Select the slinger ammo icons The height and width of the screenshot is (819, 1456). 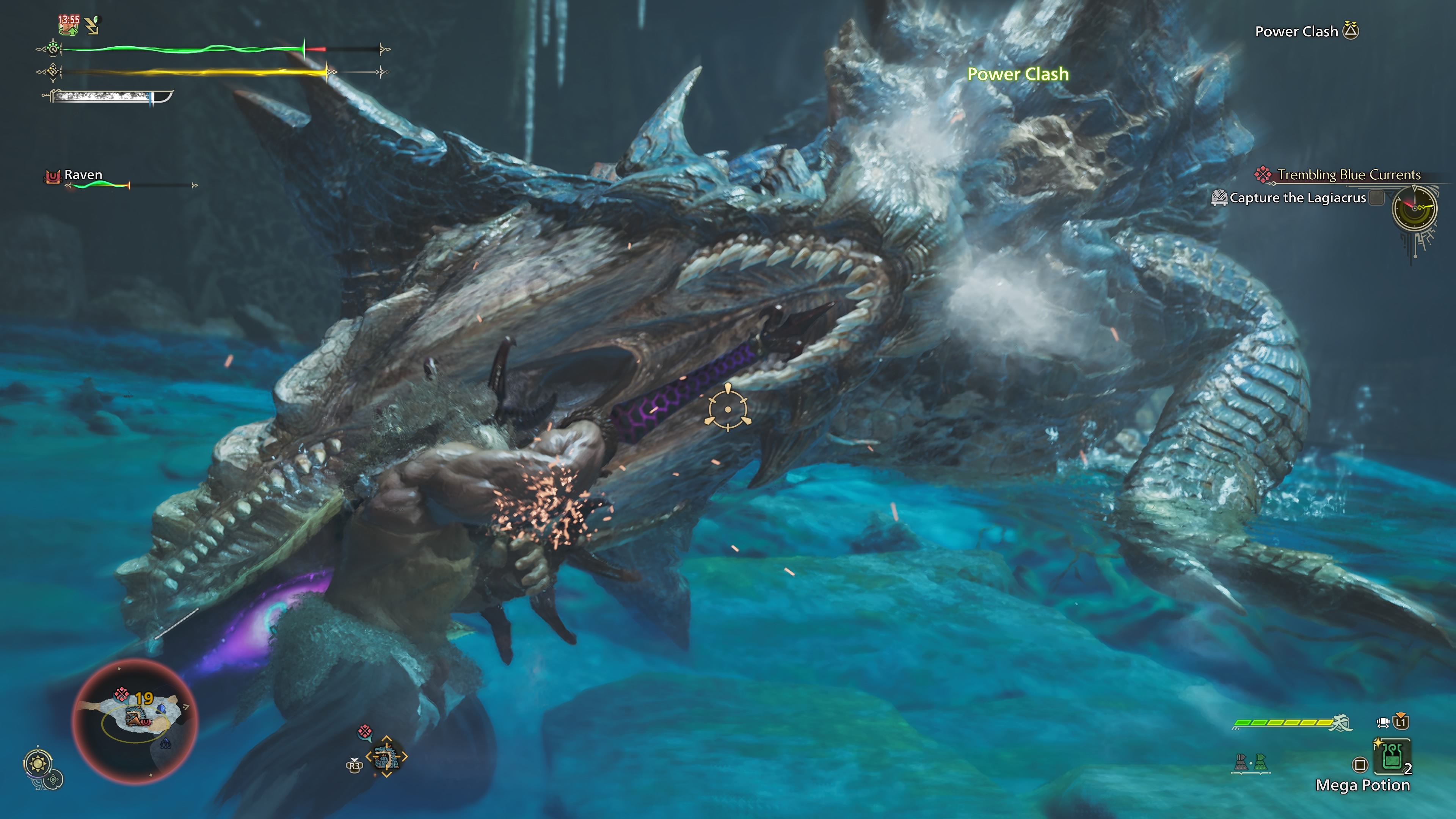tap(1251, 763)
